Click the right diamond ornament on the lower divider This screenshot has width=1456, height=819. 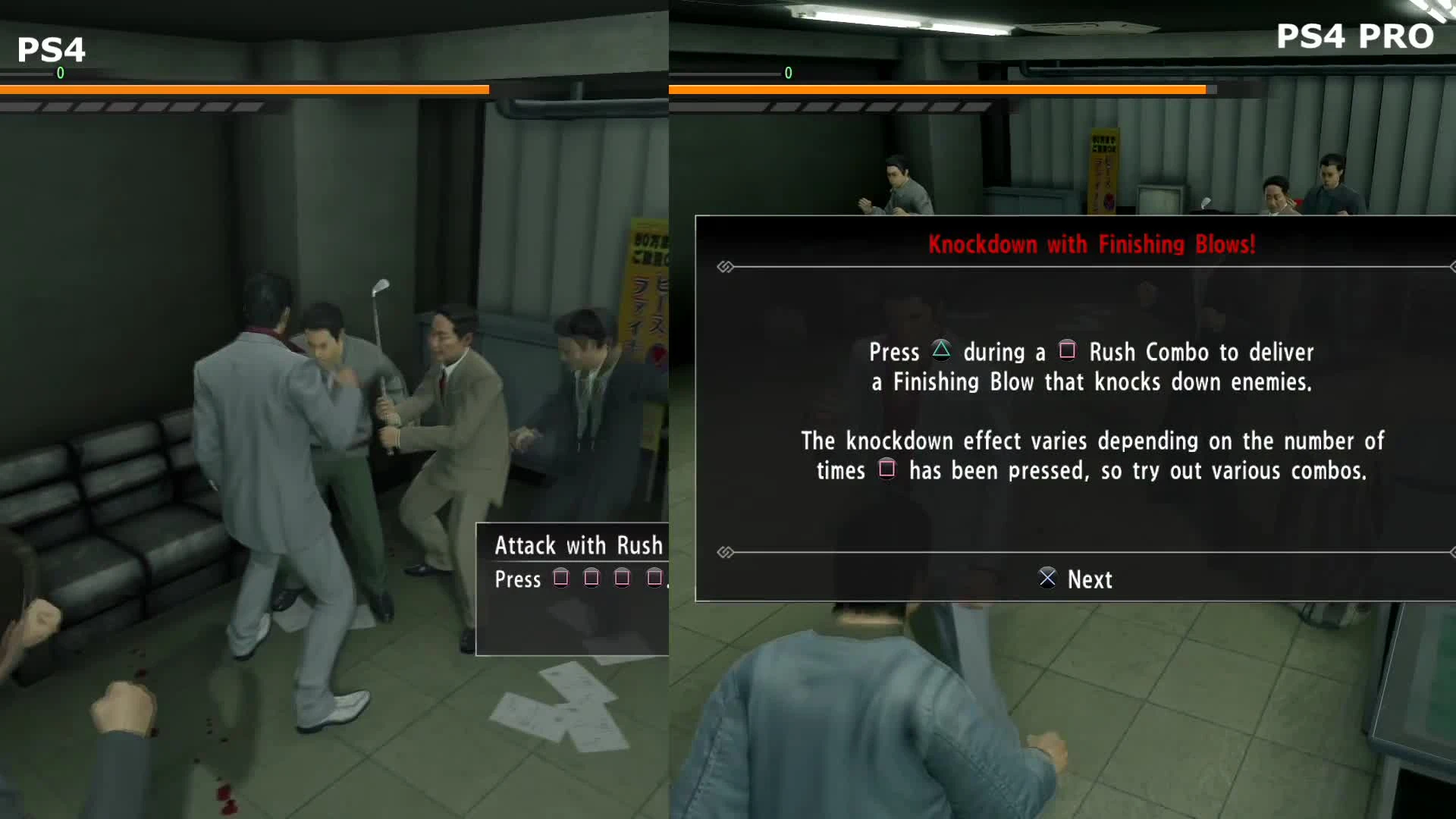pyautogui.click(x=1451, y=553)
